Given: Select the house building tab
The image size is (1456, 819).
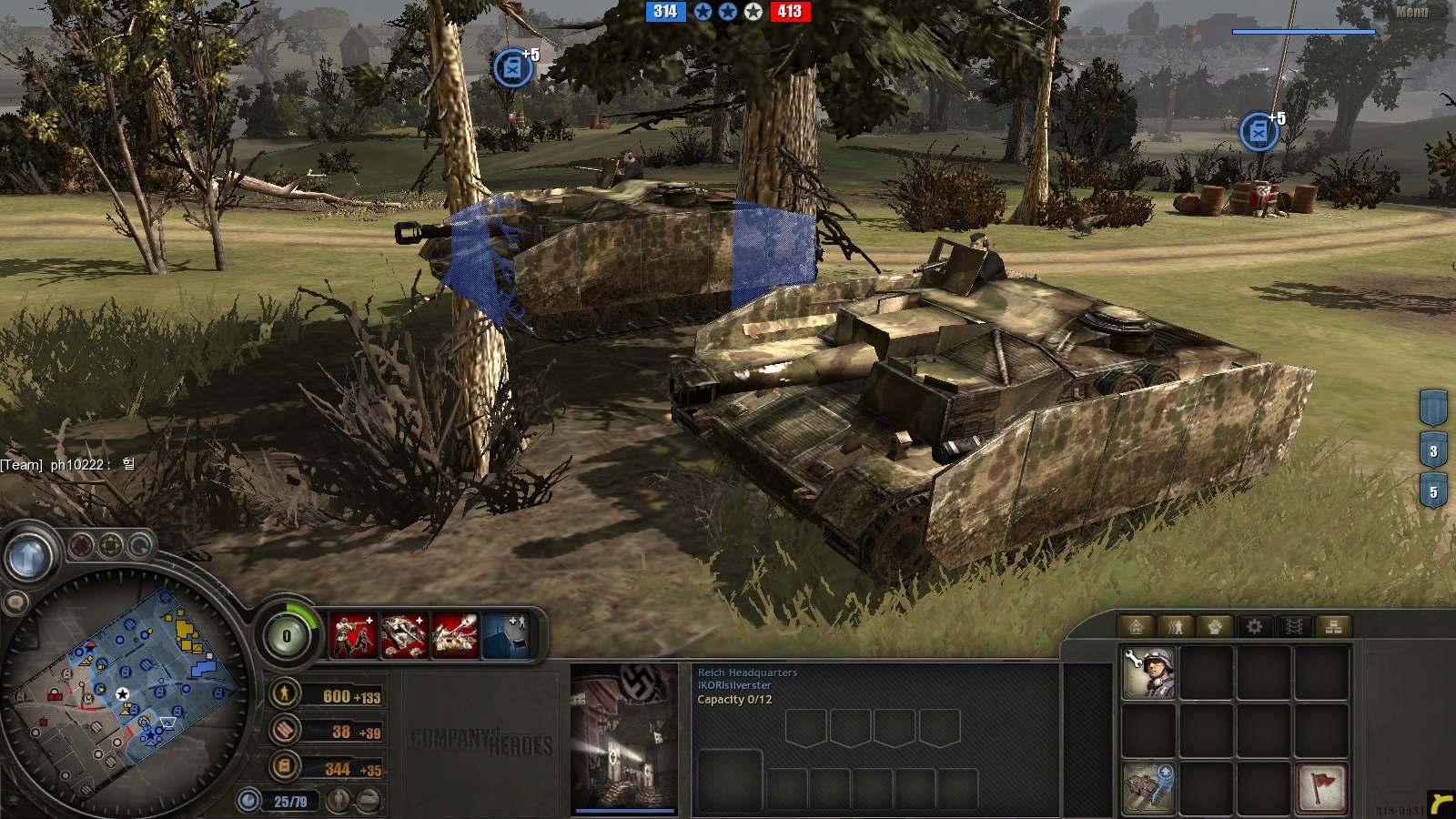Looking at the screenshot, I should click(1135, 626).
